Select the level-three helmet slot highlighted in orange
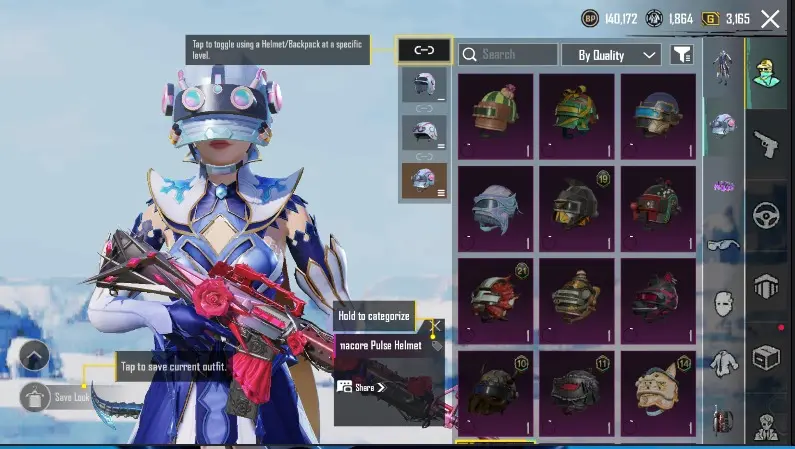The width and height of the screenshot is (795, 449). 424,180
